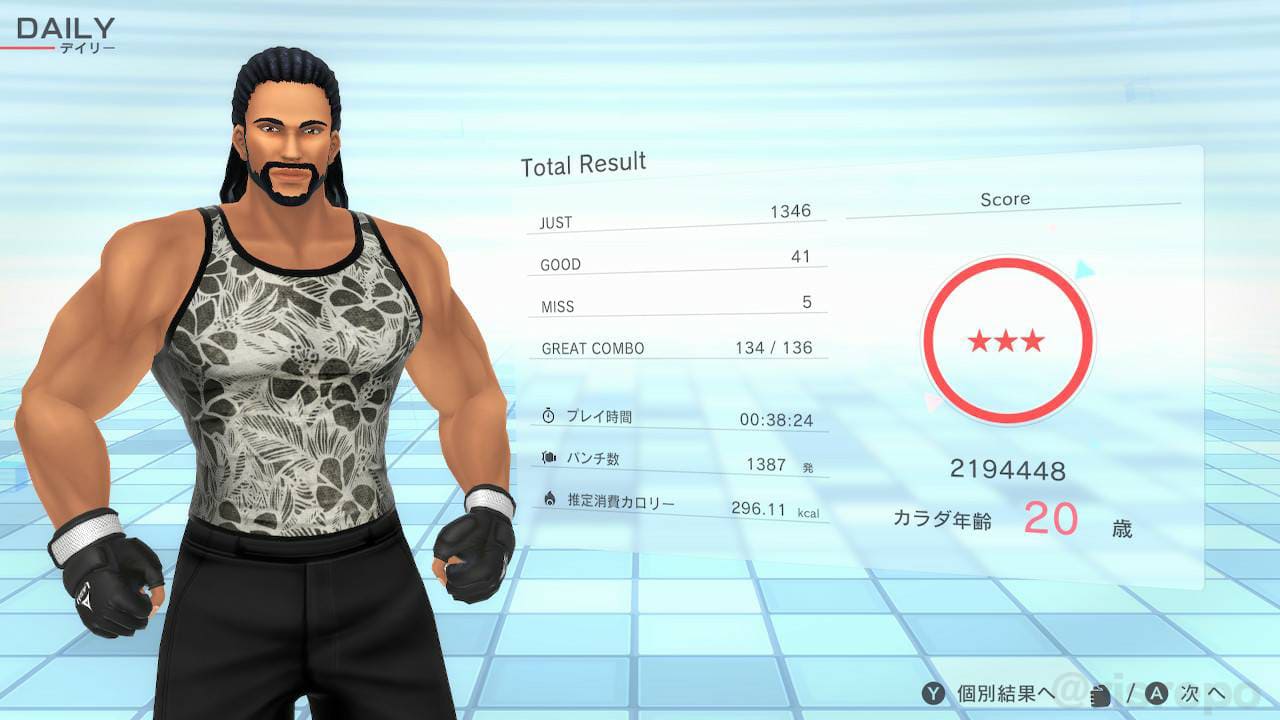Switch to the Total Result tab
The width and height of the screenshot is (1280, 720).
click(x=583, y=163)
